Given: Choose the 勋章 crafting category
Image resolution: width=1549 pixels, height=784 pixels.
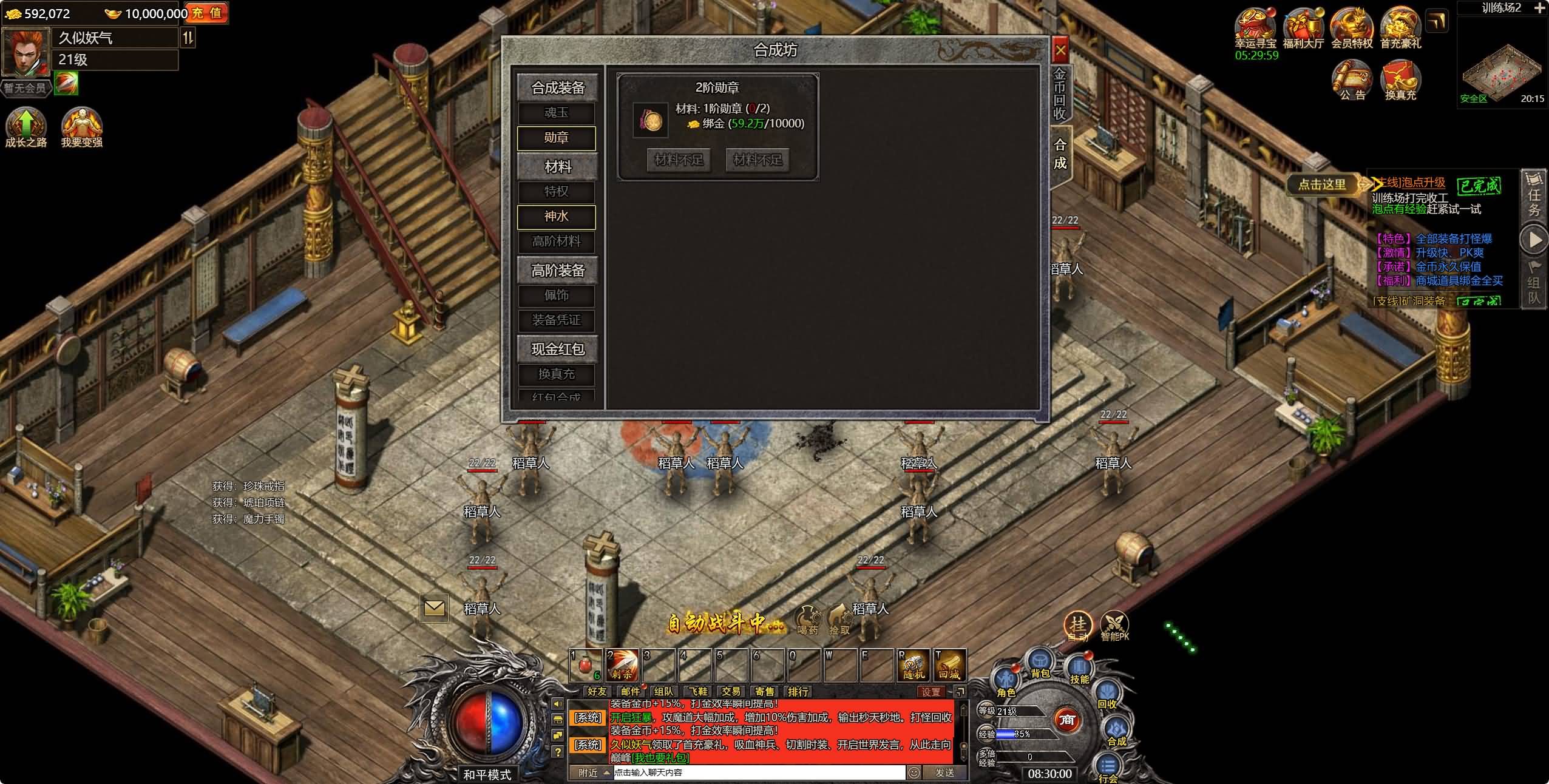Looking at the screenshot, I should pos(556,138).
